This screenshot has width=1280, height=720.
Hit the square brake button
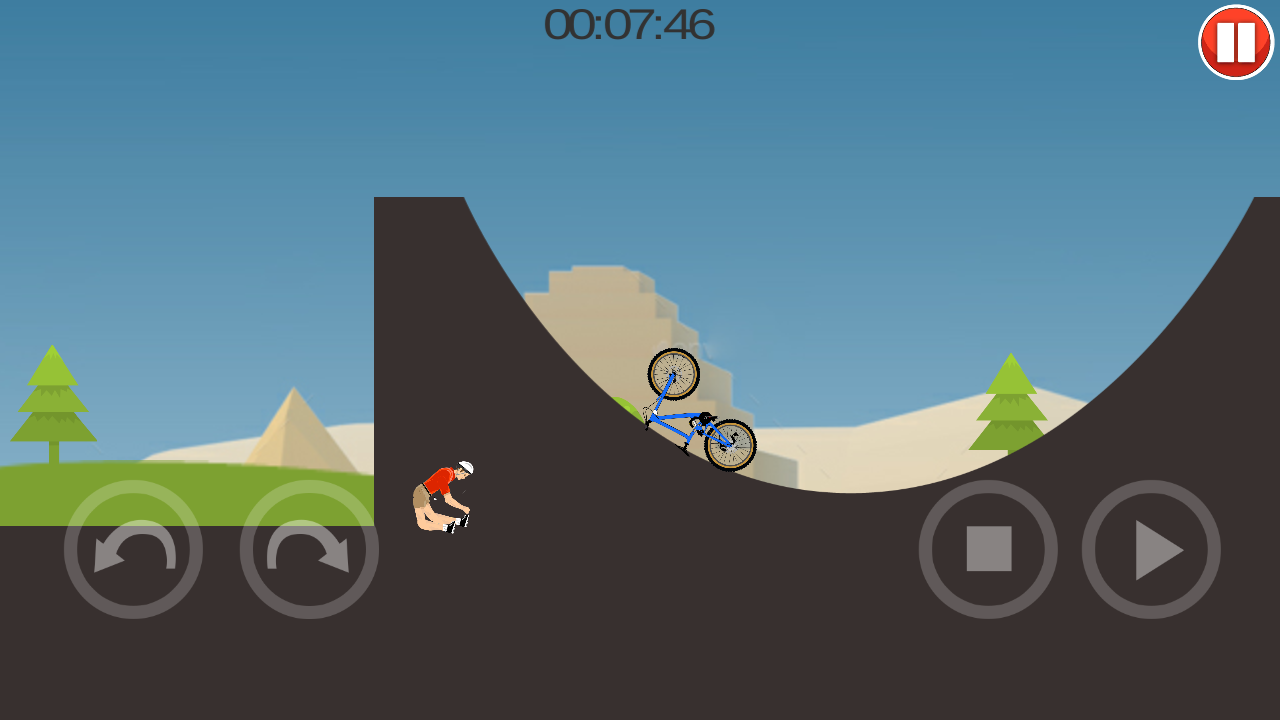988,549
